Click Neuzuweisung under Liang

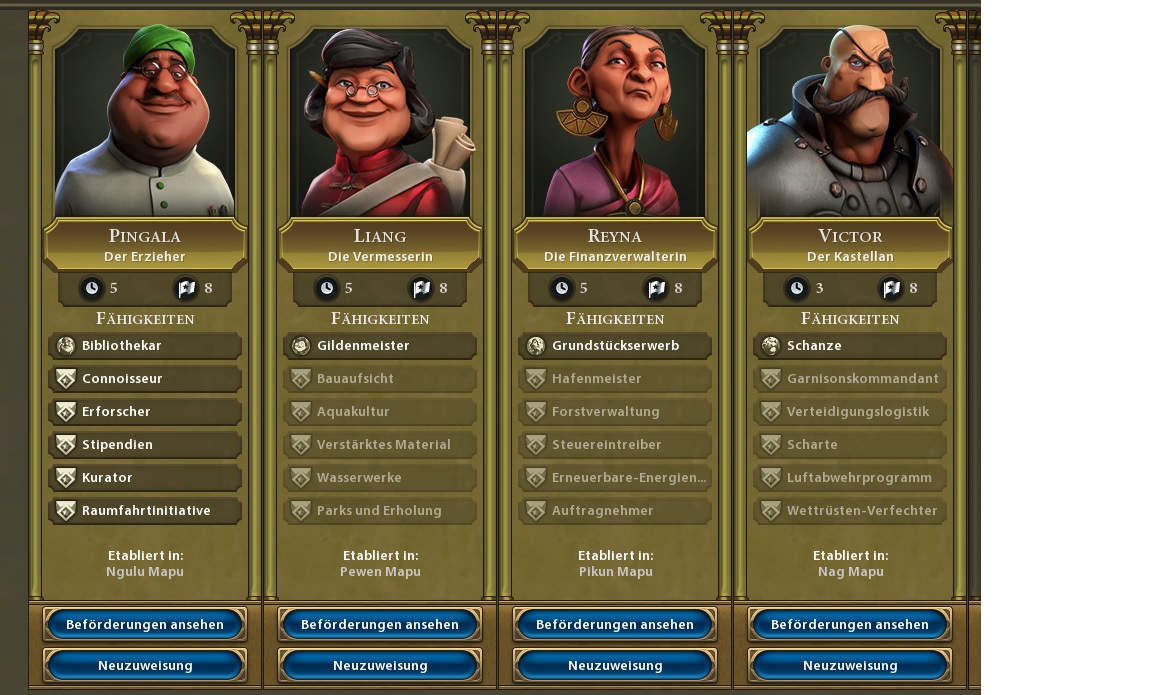380,665
